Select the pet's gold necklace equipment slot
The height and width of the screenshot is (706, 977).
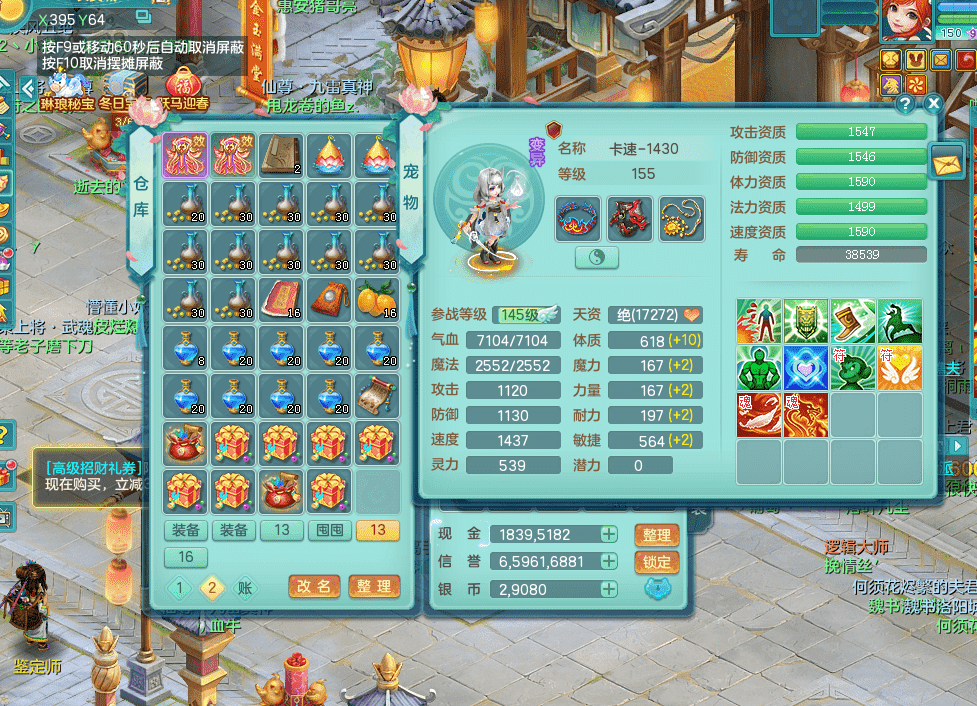click(681, 217)
